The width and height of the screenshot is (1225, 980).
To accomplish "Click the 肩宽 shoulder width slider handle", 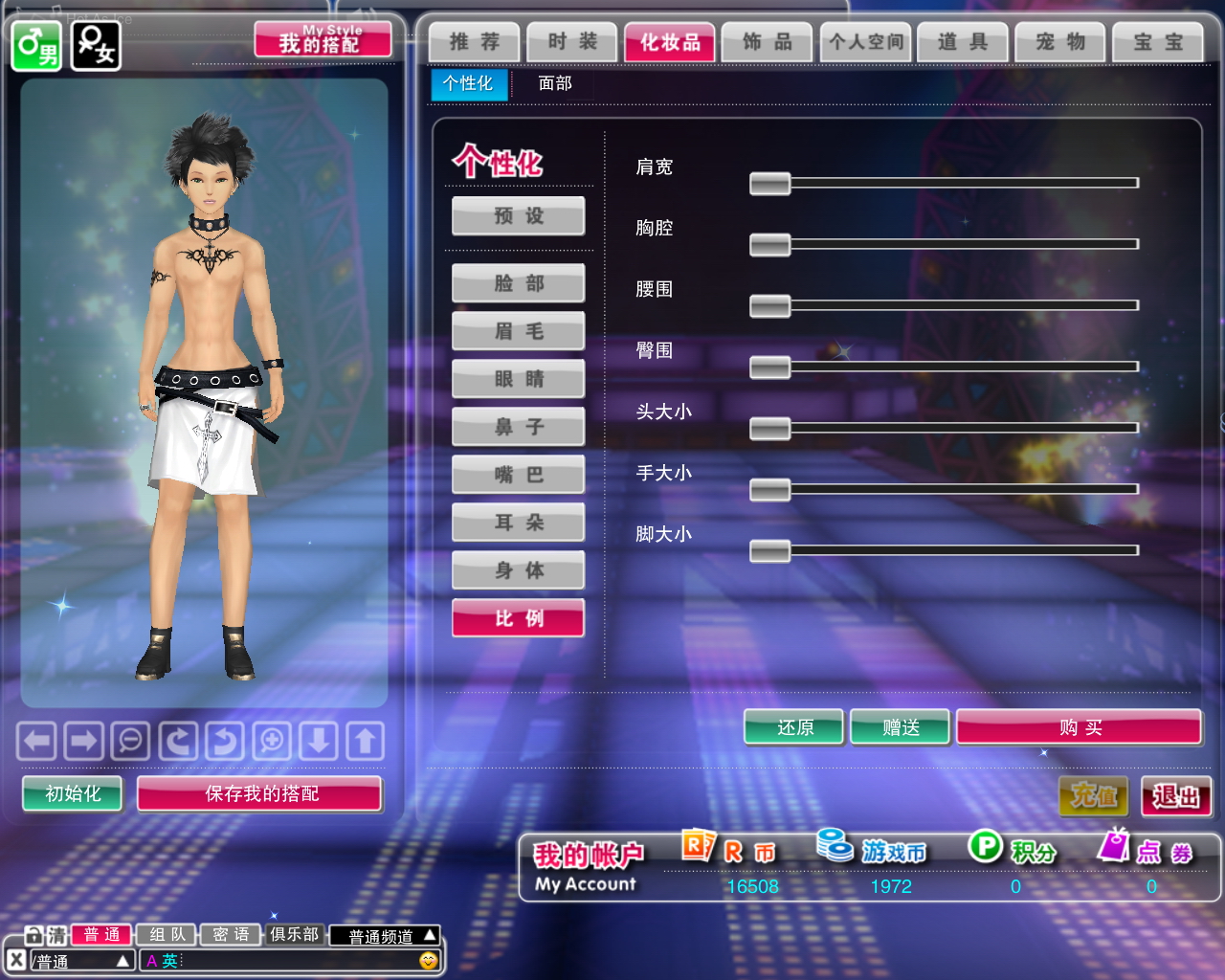I will click(769, 183).
